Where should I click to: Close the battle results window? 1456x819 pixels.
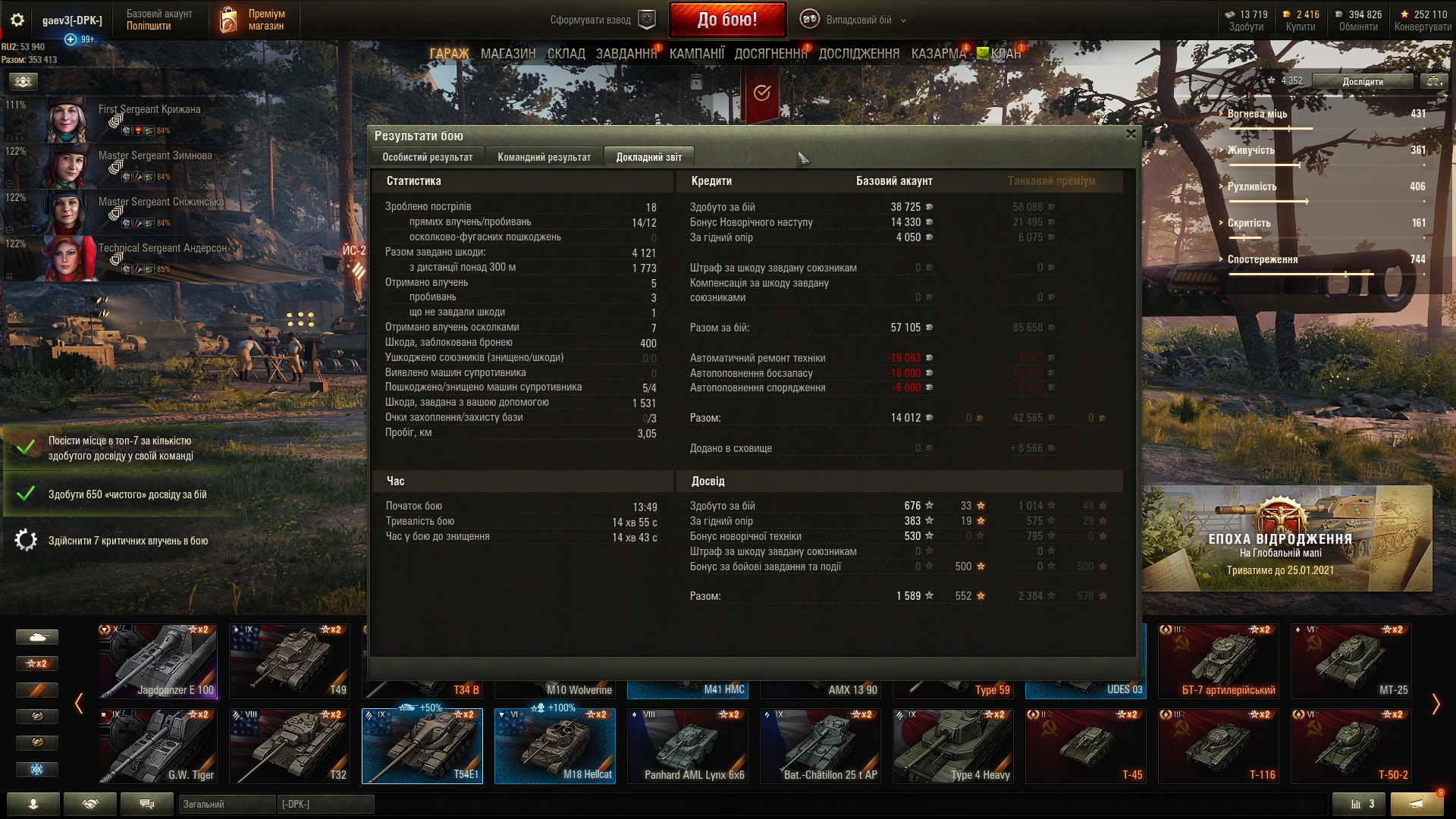click(1131, 134)
